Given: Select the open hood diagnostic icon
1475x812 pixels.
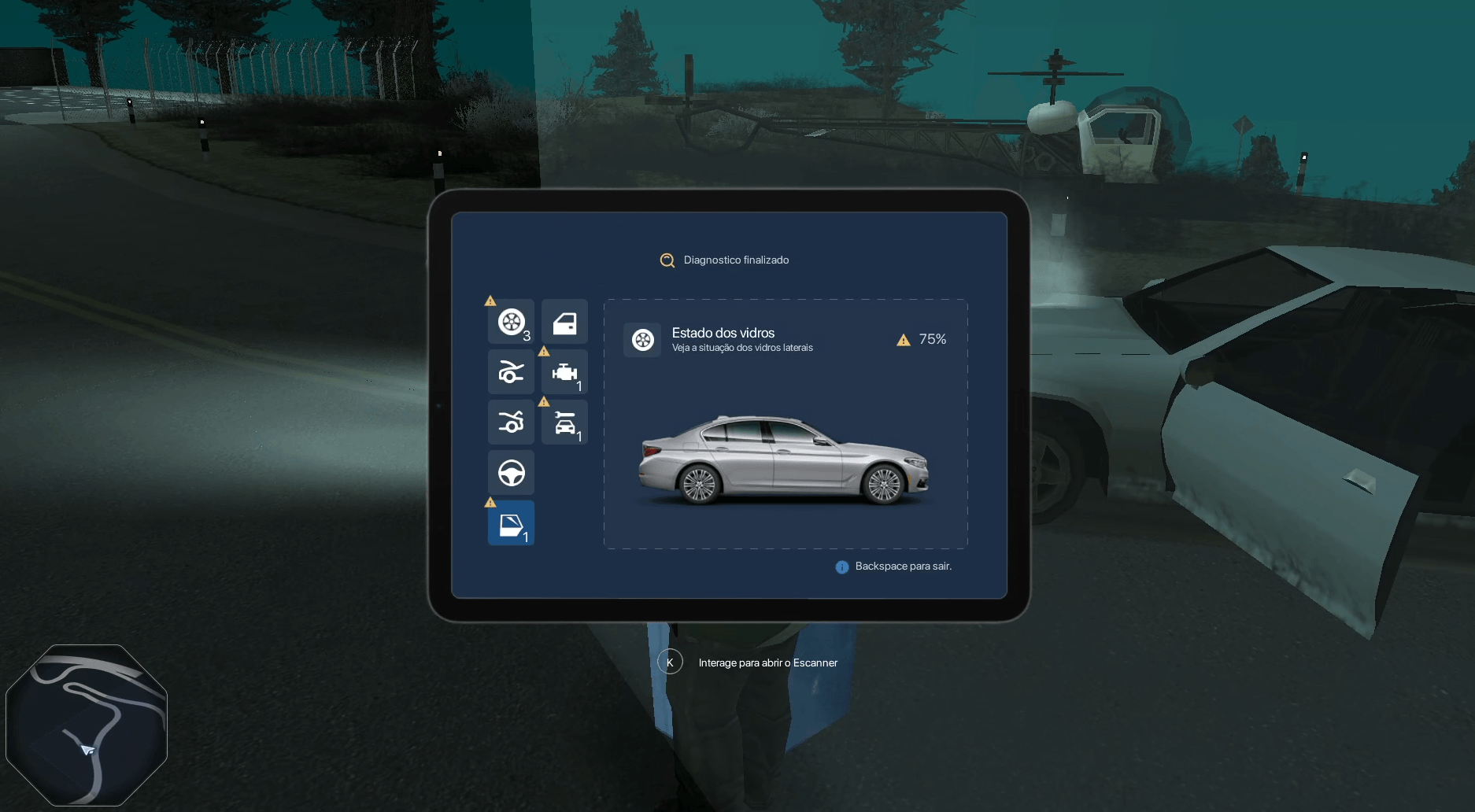Looking at the screenshot, I should (x=511, y=372).
